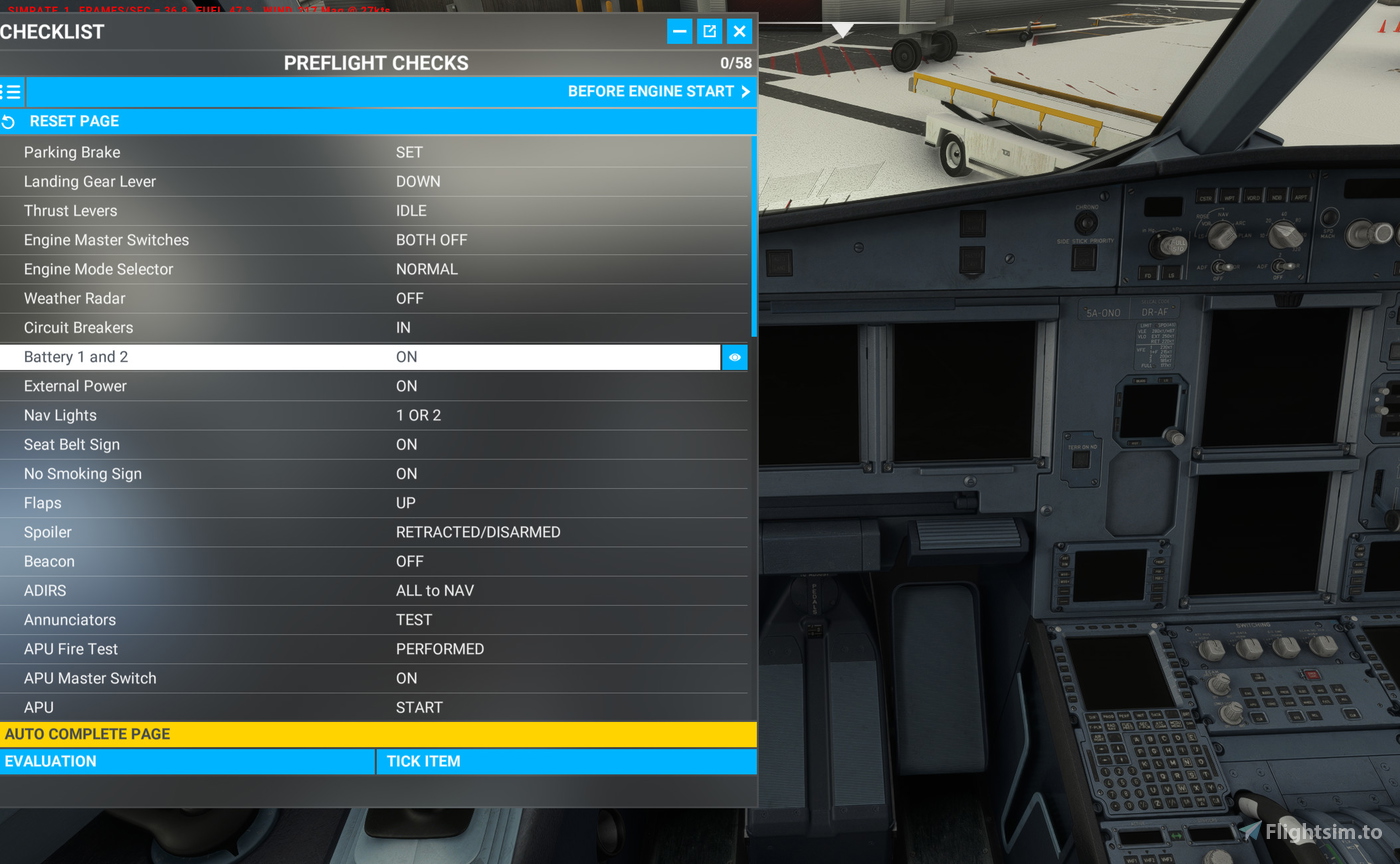The width and height of the screenshot is (1400, 864).
Task: Click the ADIRS checklist line
Action: (x=300, y=590)
